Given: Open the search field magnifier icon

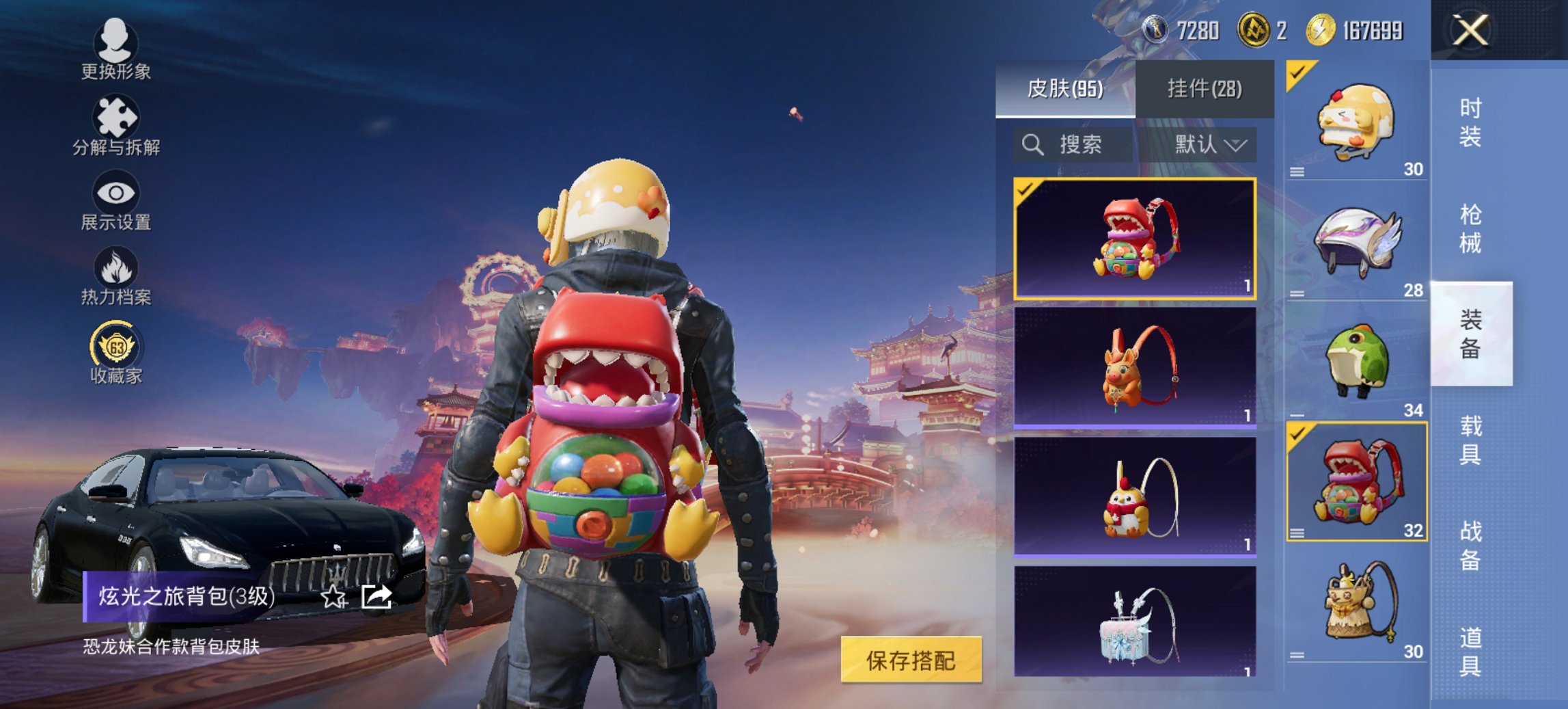Looking at the screenshot, I should click(1032, 146).
